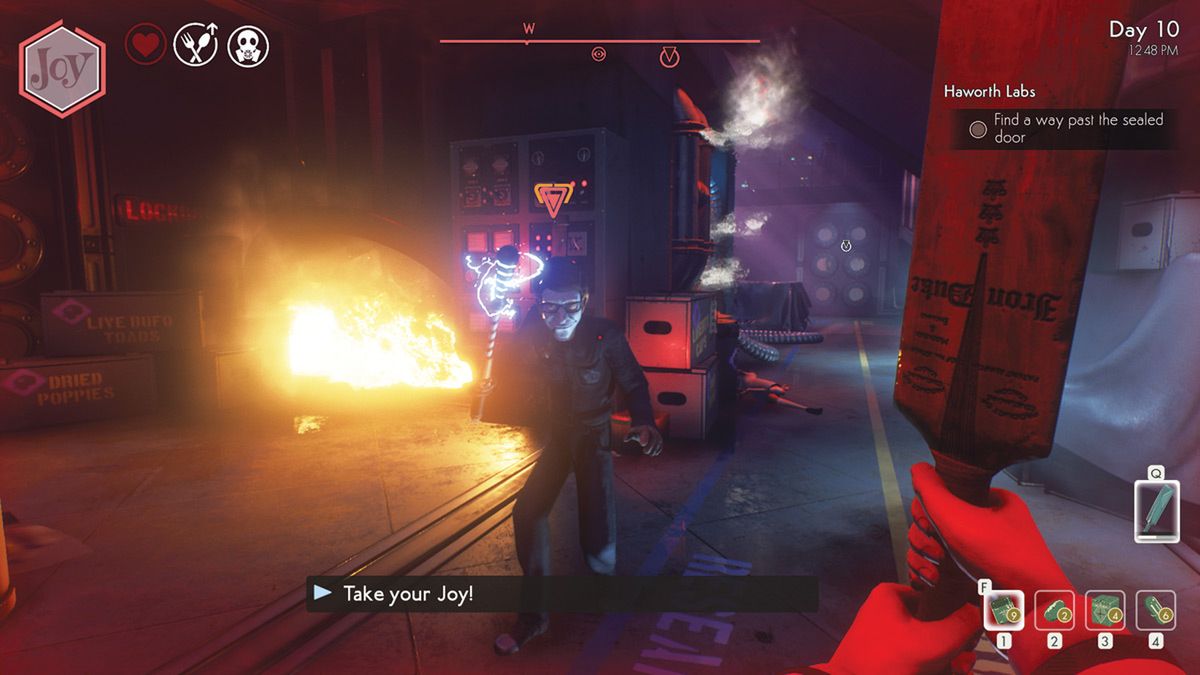Image resolution: width=1200 pixels, height=675 pixels.
Task: Click the triangular marker on the compass bar
Action: click(669, 58)
